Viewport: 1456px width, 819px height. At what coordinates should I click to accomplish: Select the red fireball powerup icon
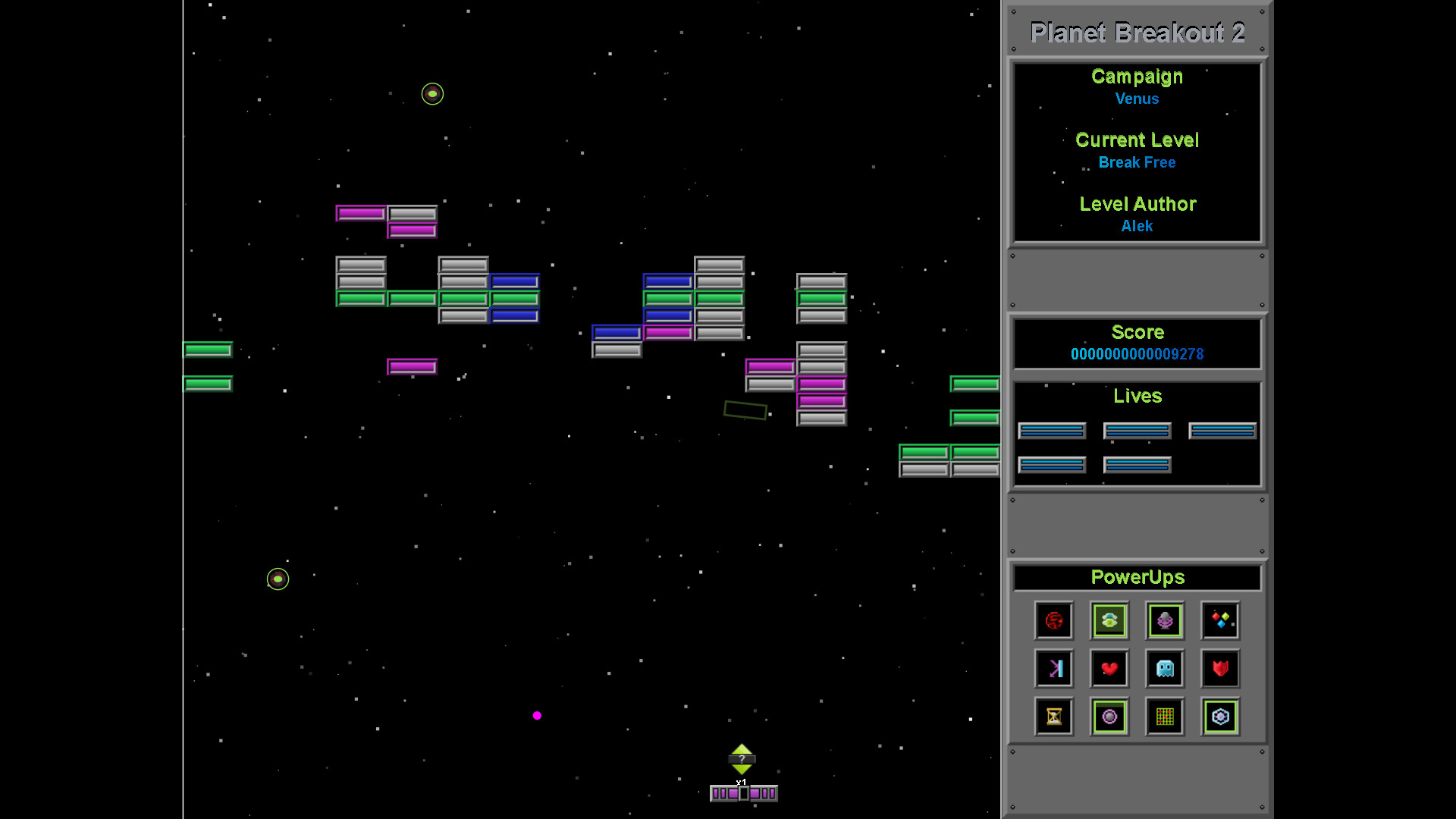(x=1053, y=620)
